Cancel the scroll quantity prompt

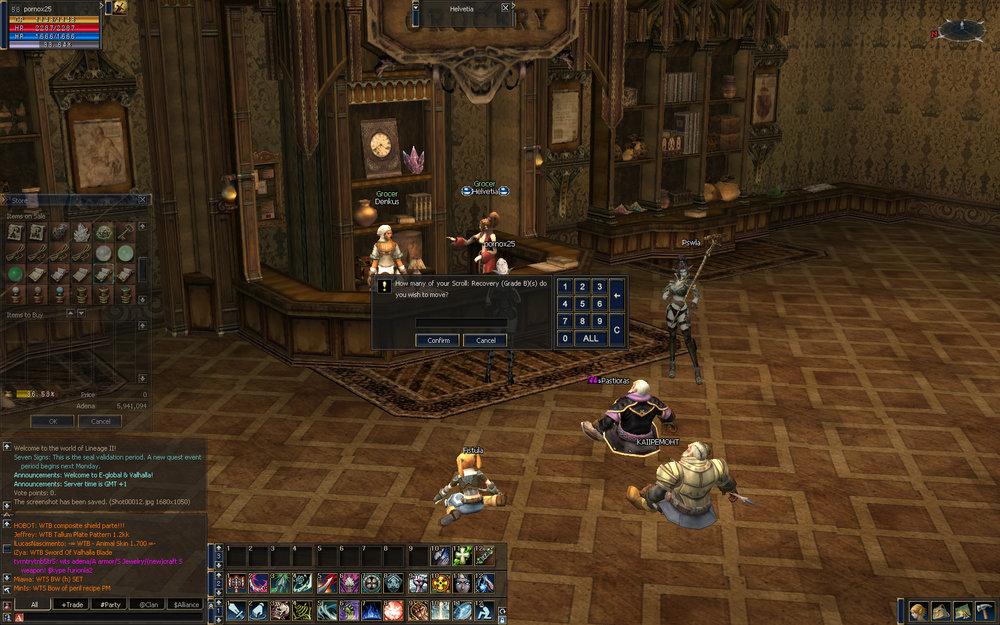click(x=485, y=340)
